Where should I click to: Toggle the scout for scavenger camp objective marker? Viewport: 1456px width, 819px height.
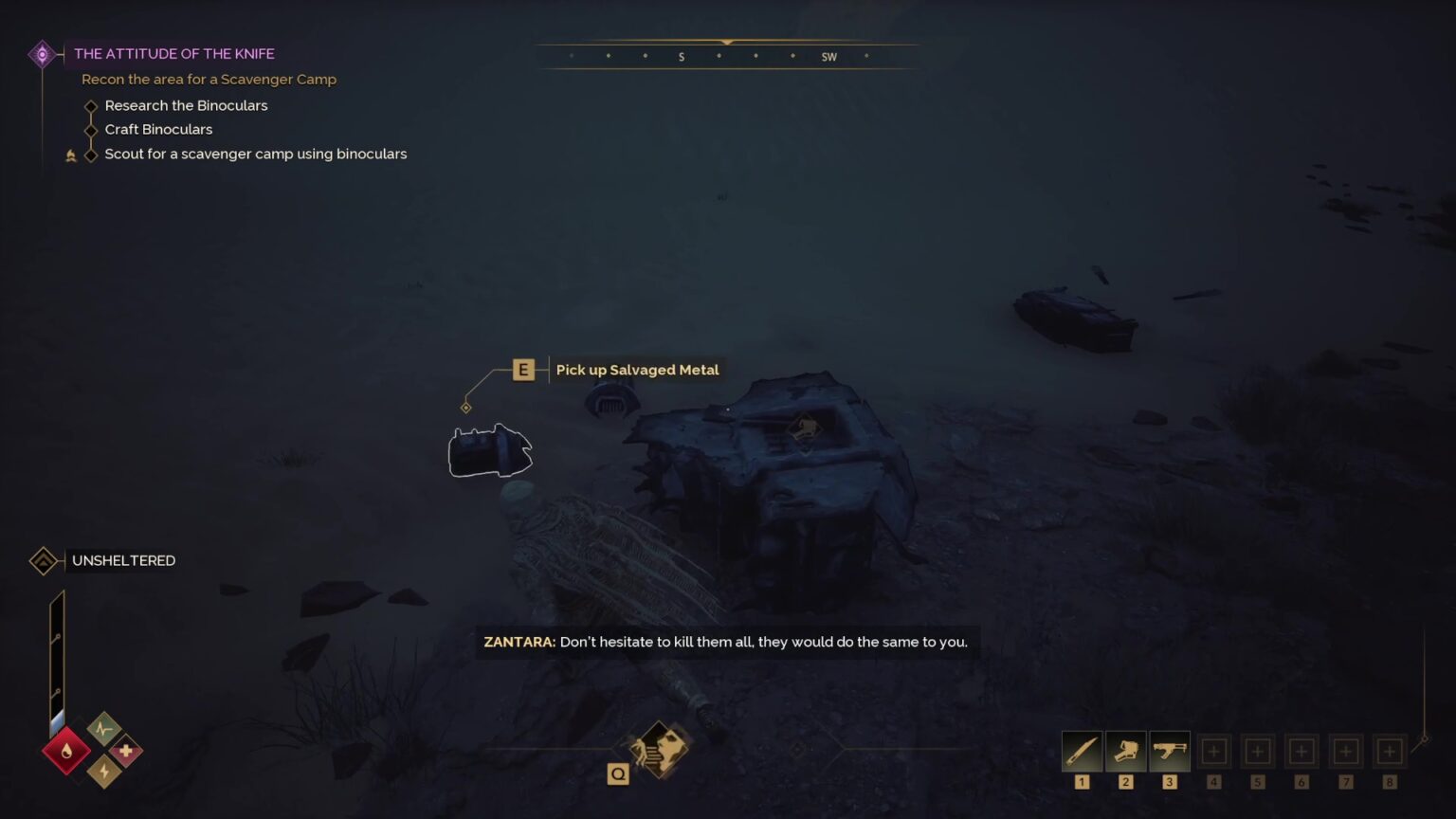90,154
